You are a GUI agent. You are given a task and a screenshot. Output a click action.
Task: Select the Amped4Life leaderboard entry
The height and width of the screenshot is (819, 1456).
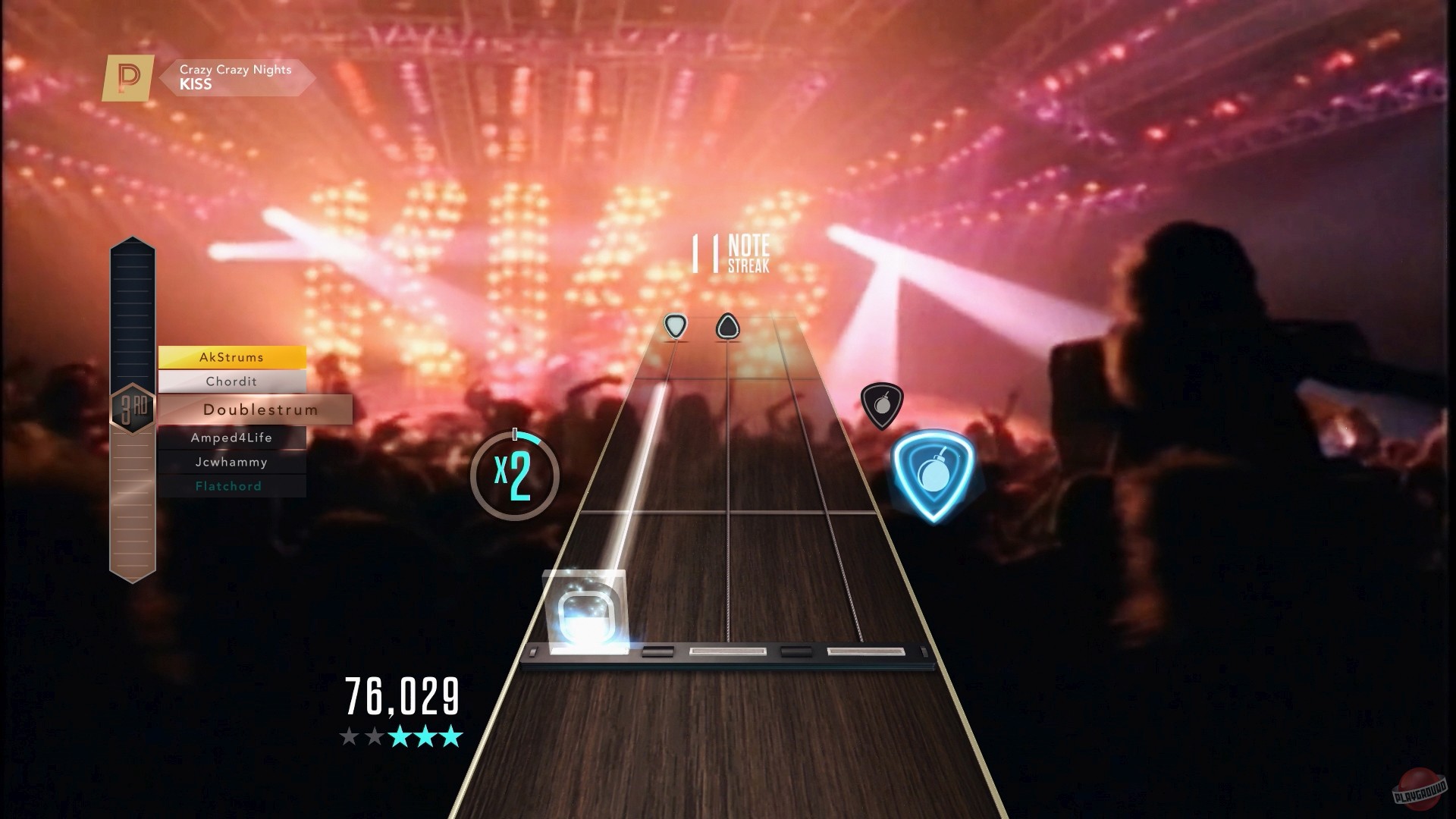[x=231, y=438]
